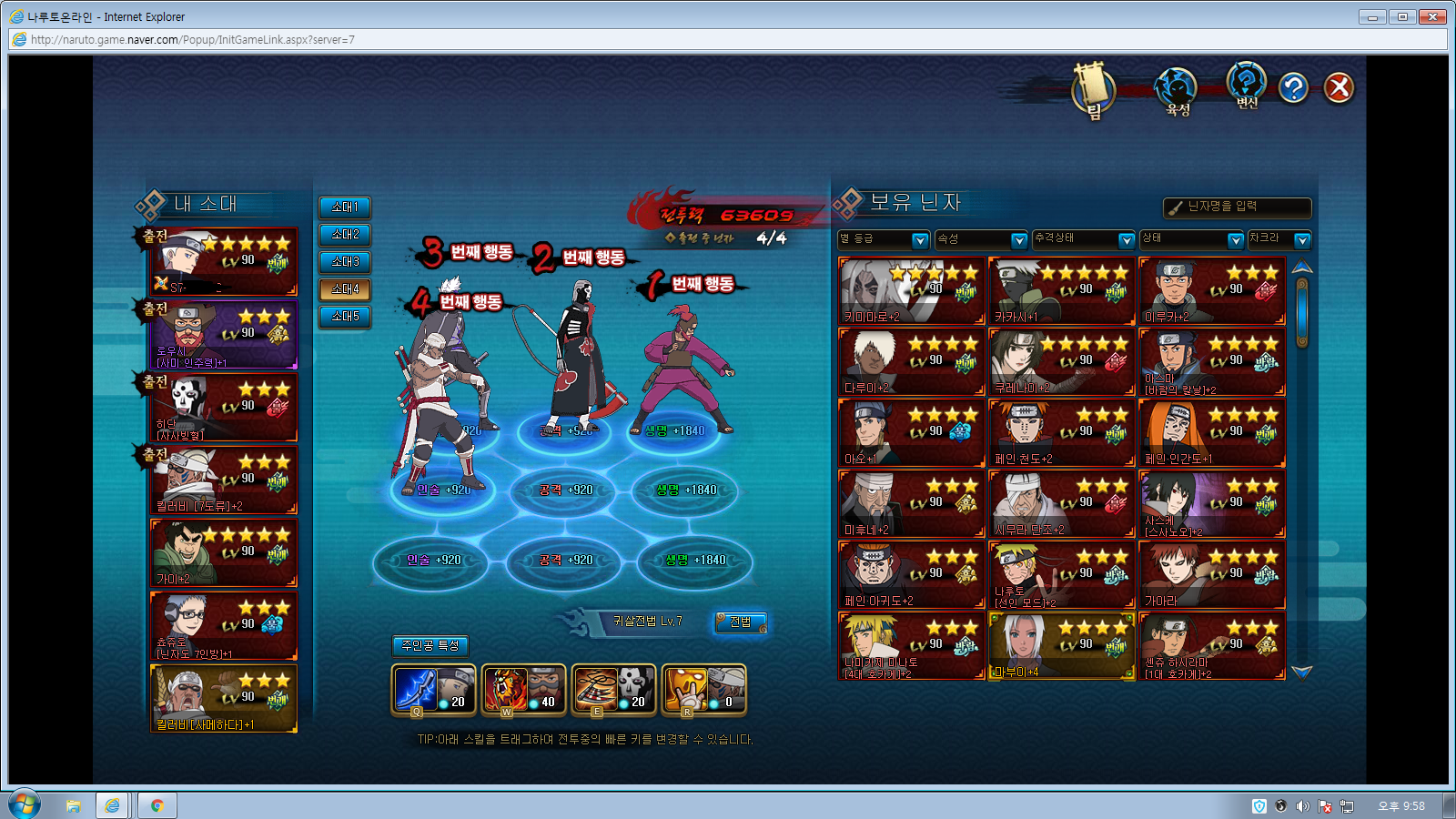This screenshot has height=819, width=1456.
Task: Switch to the 소대1 squad tab
Action: coord(345,207)
